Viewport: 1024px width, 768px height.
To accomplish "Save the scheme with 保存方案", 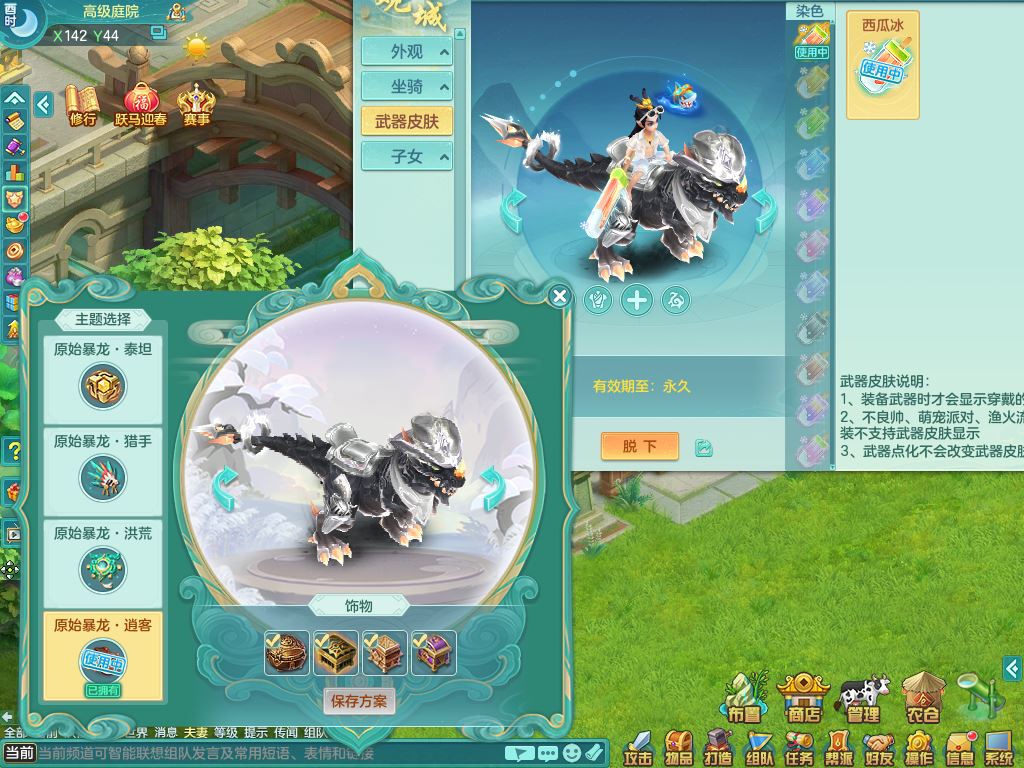I will click(x=359, y=701).
